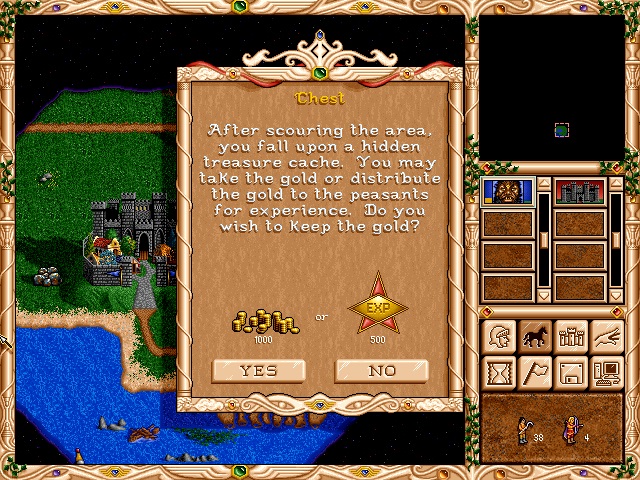Viewport: 640px width, 480px height.
Task: Continue hero movement with the horse button
Action: point(535,337)
